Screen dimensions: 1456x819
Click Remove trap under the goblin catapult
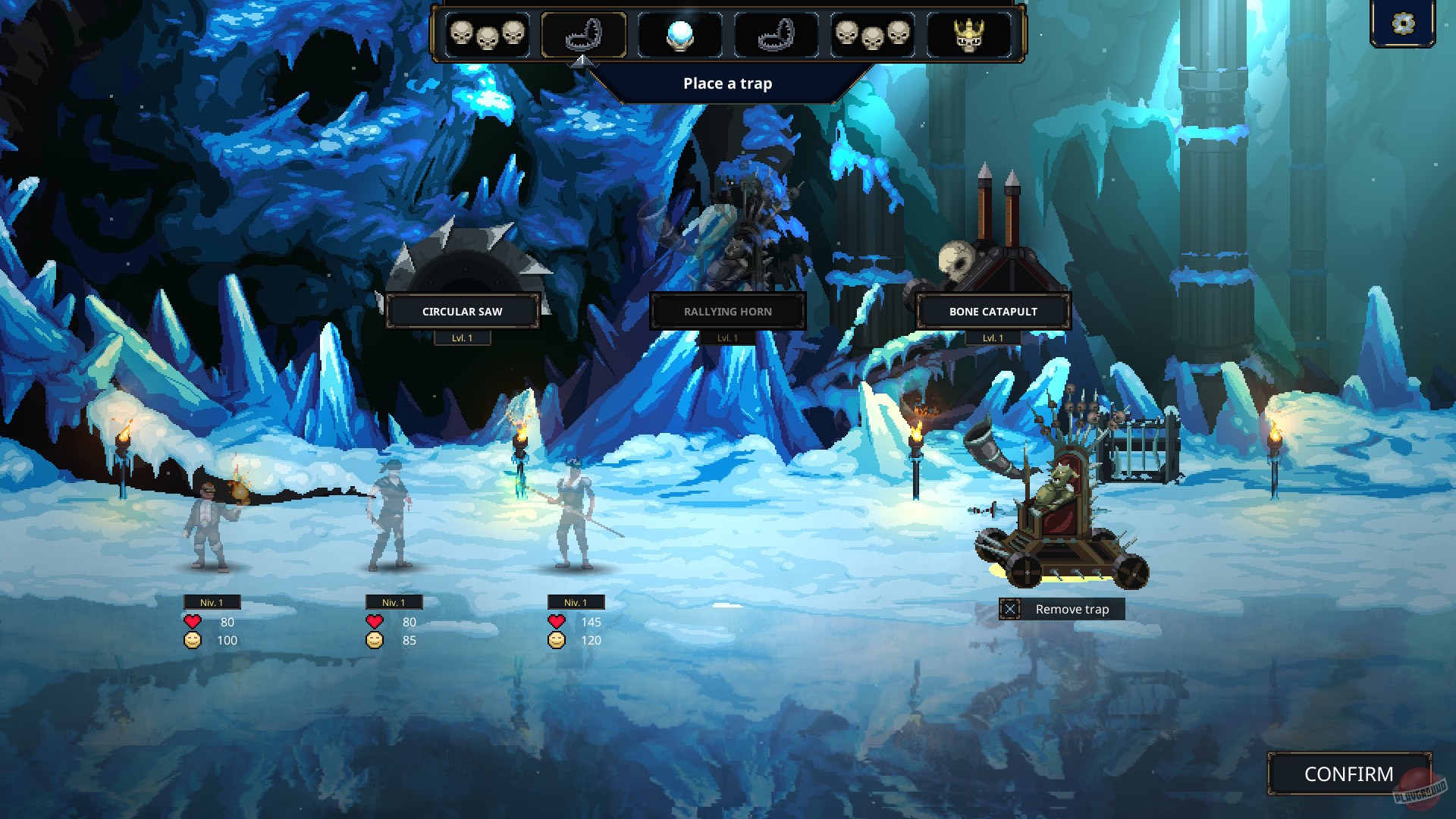[x=1062, y=609]
